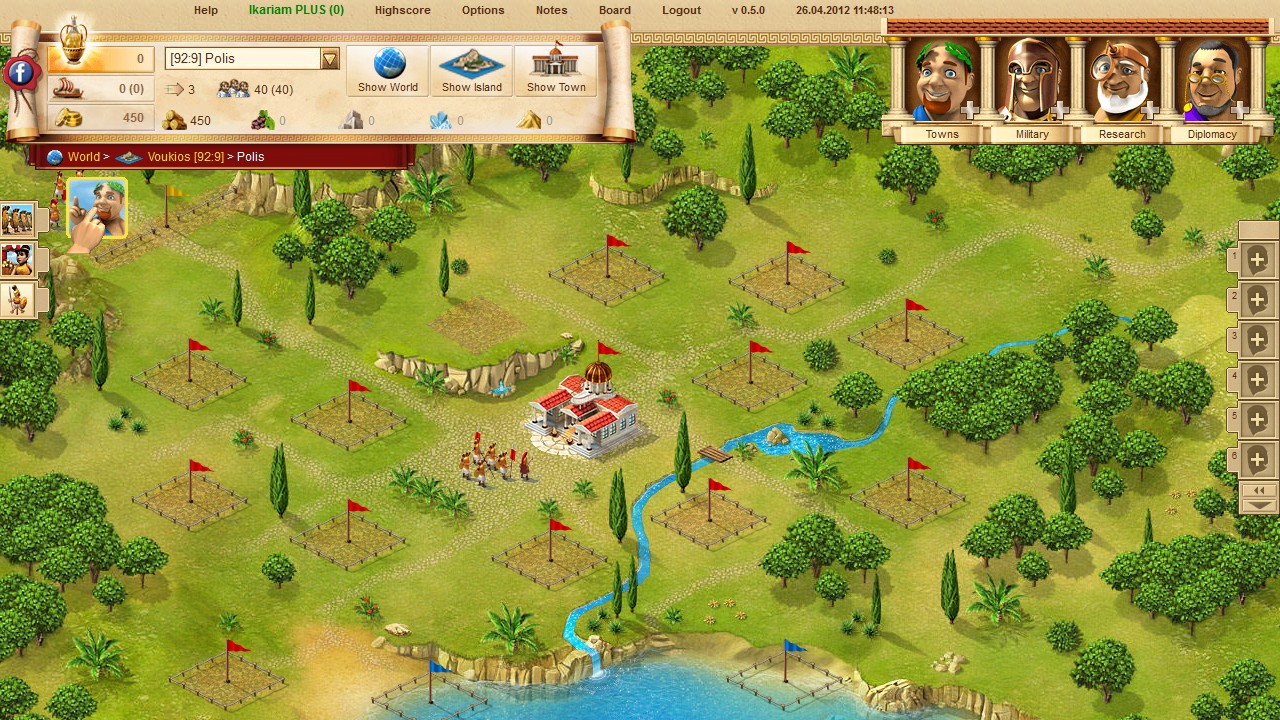
Task: Open the Towns advisor
Action: tap(941, 87)
